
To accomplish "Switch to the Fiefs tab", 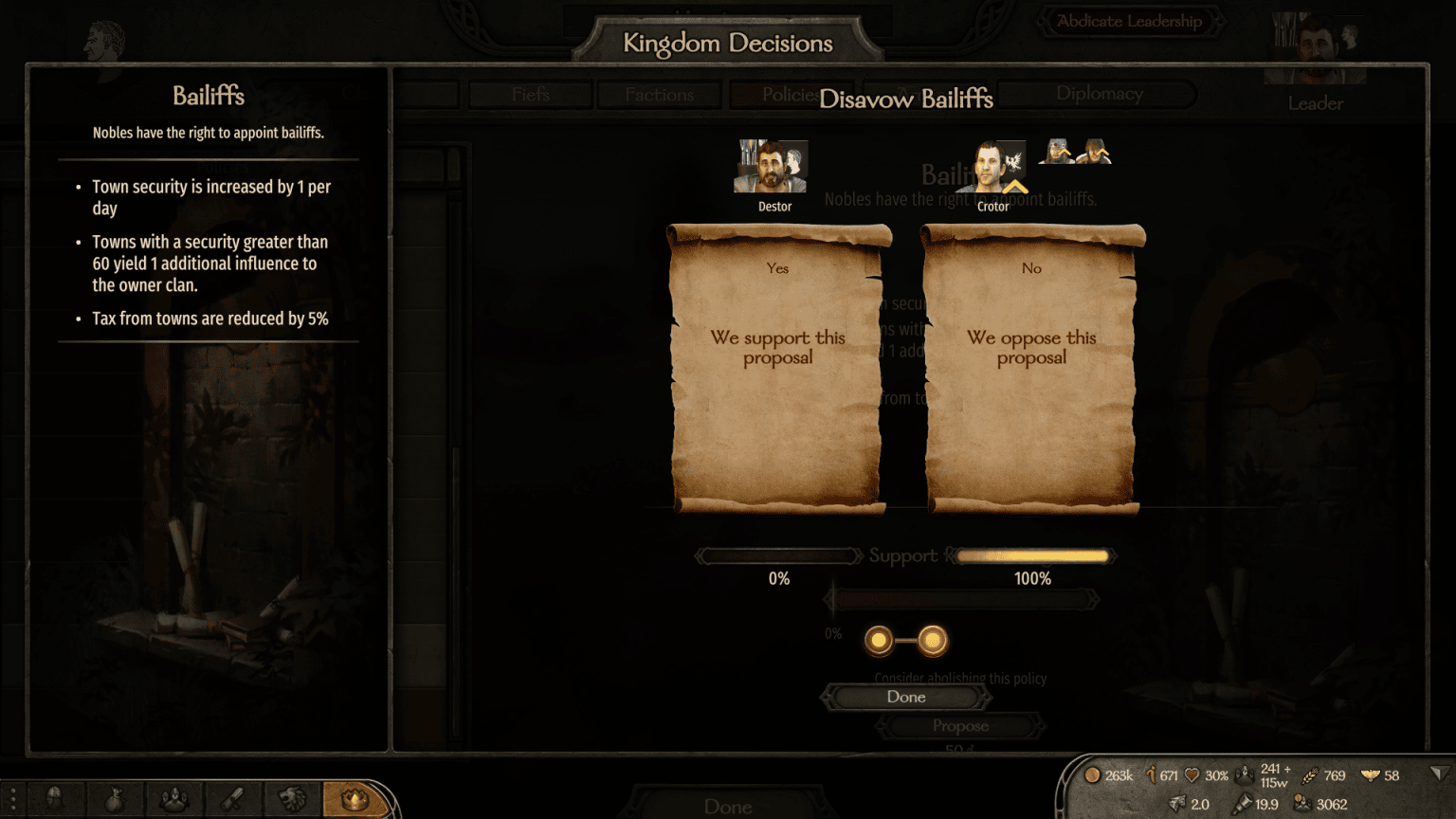I will click(529, 94).
